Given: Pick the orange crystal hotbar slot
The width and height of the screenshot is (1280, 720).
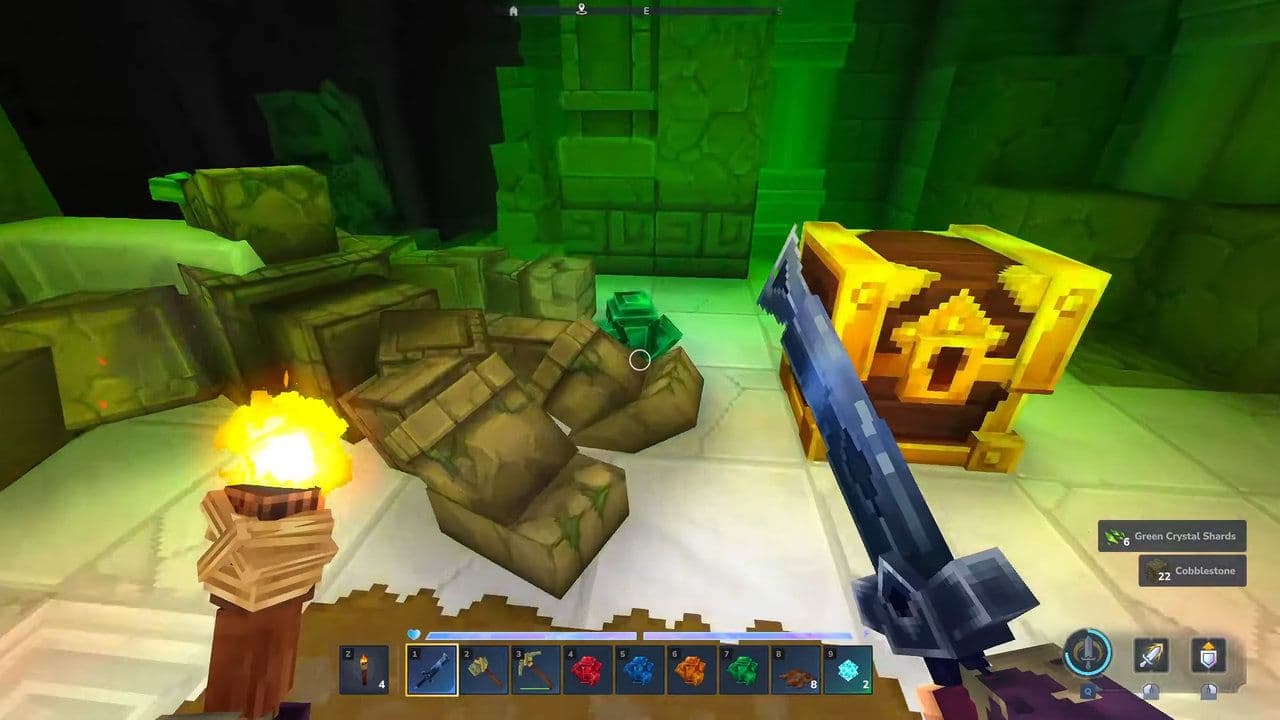Looking at the screenshot, I should pos(692,670).
